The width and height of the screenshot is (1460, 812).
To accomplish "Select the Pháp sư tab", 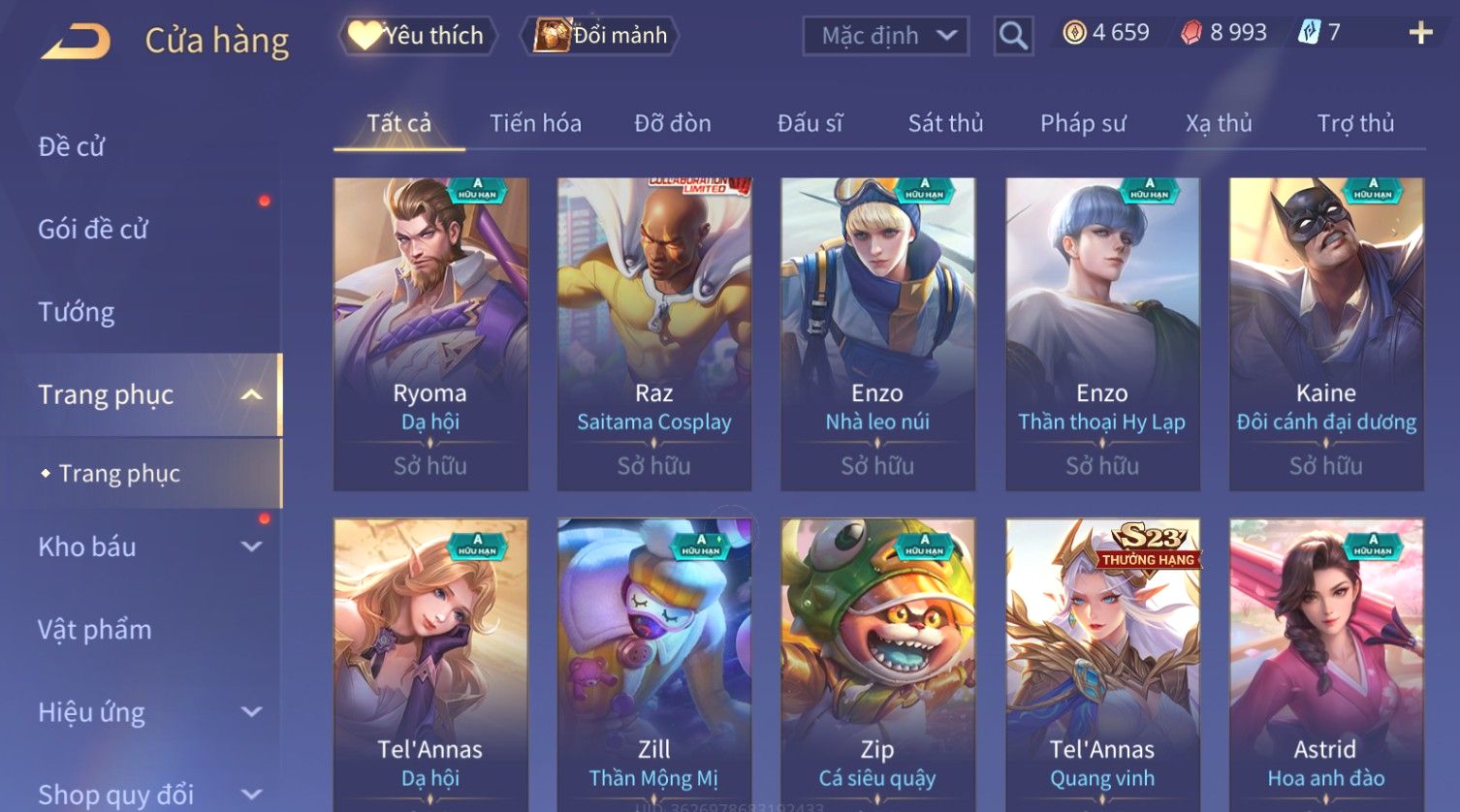I will point(1083,123).
